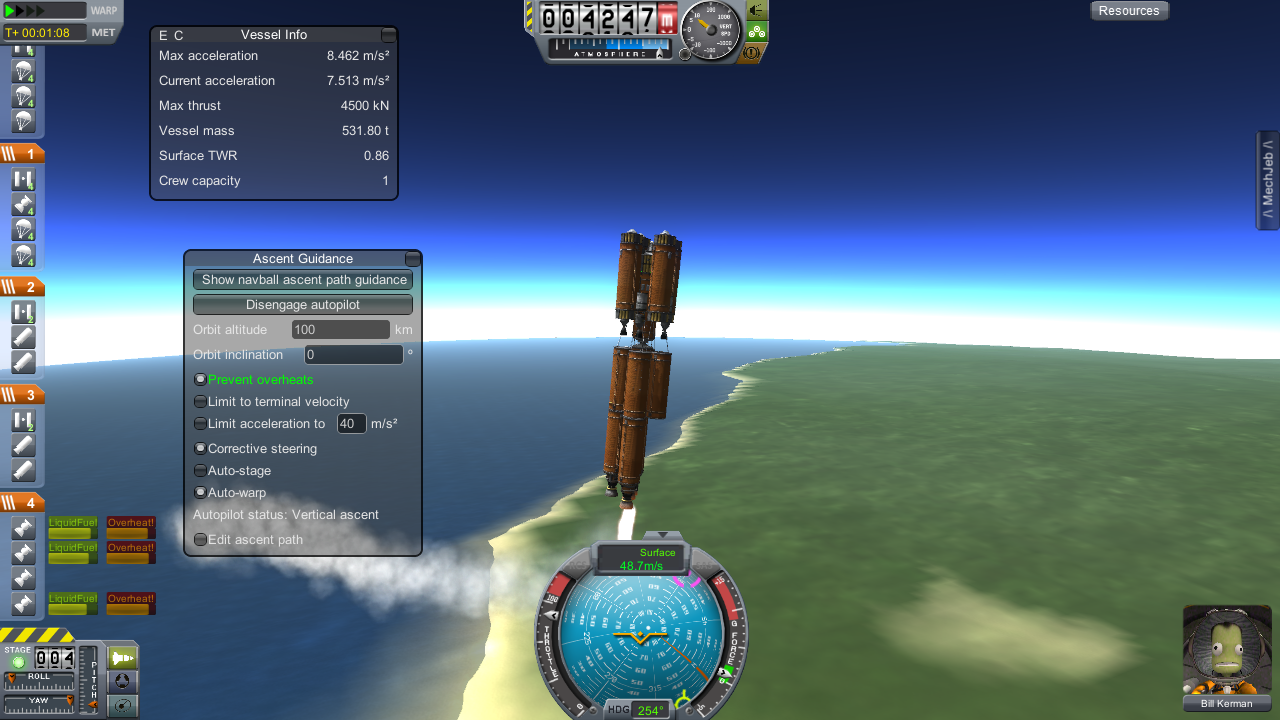Expand the MechJeb side tab
Image resolution: width=1280 pixels, height=720 pixels.
tap(1268, 181)
